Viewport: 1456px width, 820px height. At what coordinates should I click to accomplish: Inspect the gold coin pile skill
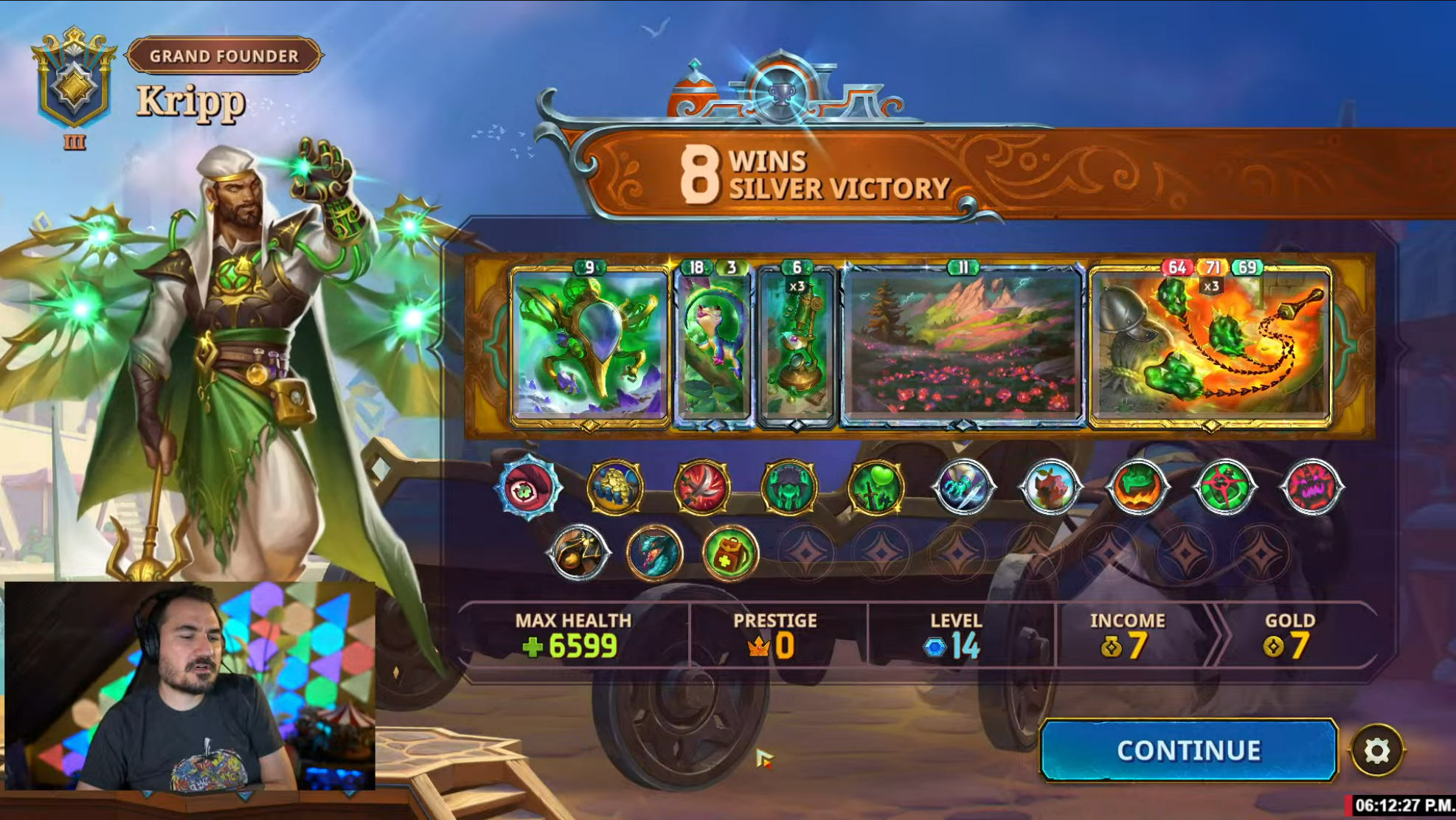[615, 487]
